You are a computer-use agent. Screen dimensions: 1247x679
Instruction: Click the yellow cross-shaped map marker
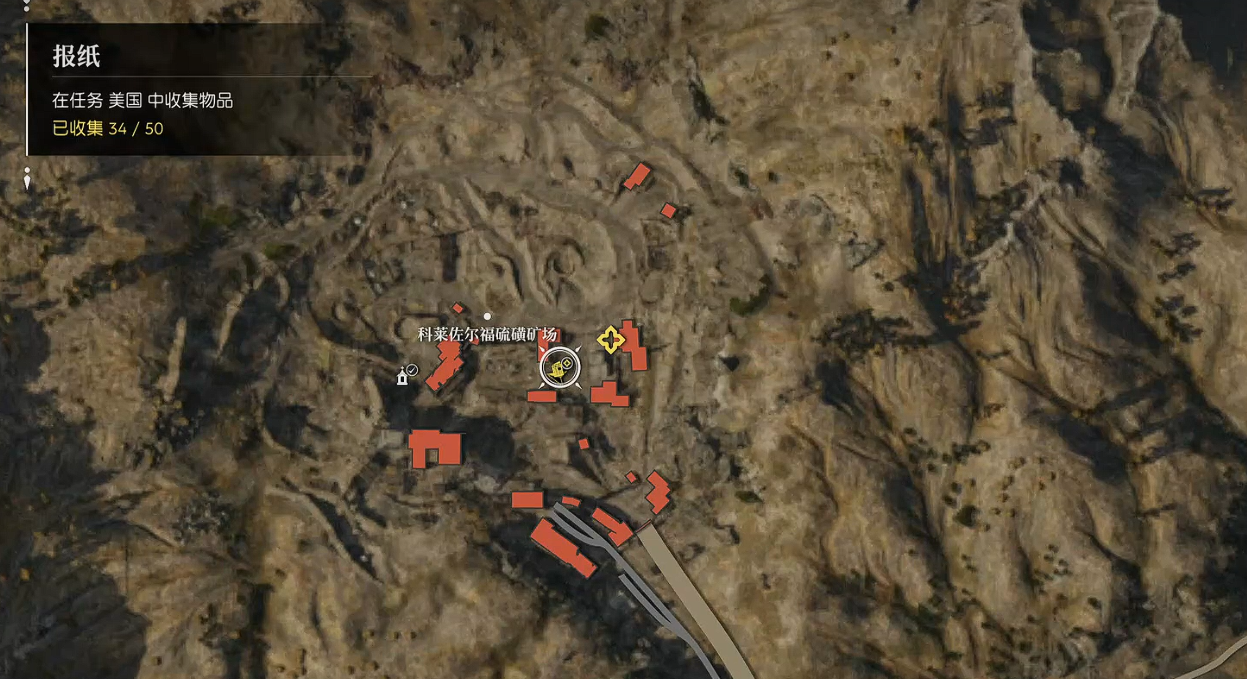tap(610, 339)
